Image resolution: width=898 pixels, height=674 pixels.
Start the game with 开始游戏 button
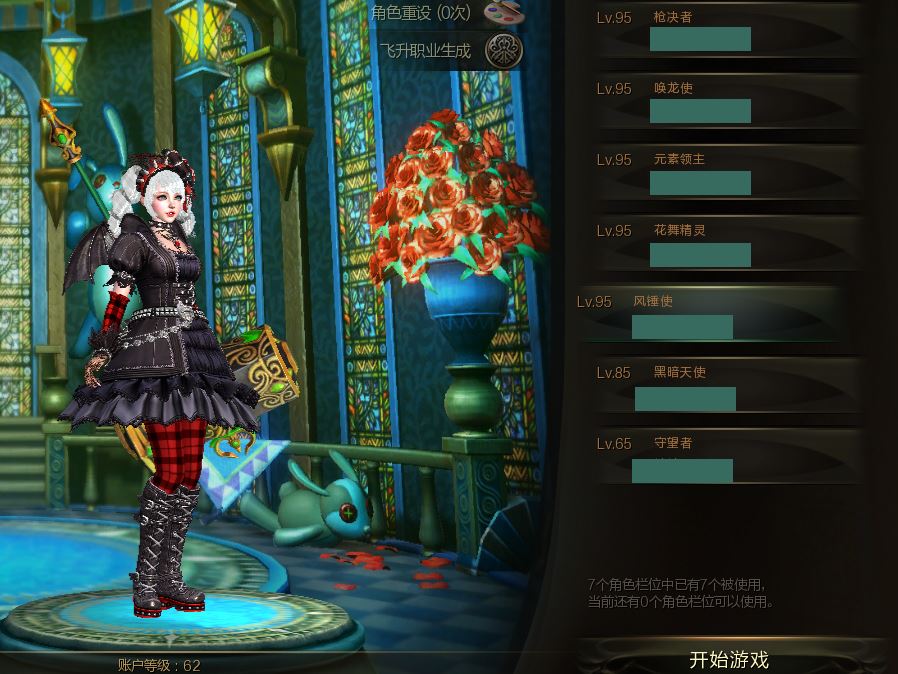(x=729, y=659)
